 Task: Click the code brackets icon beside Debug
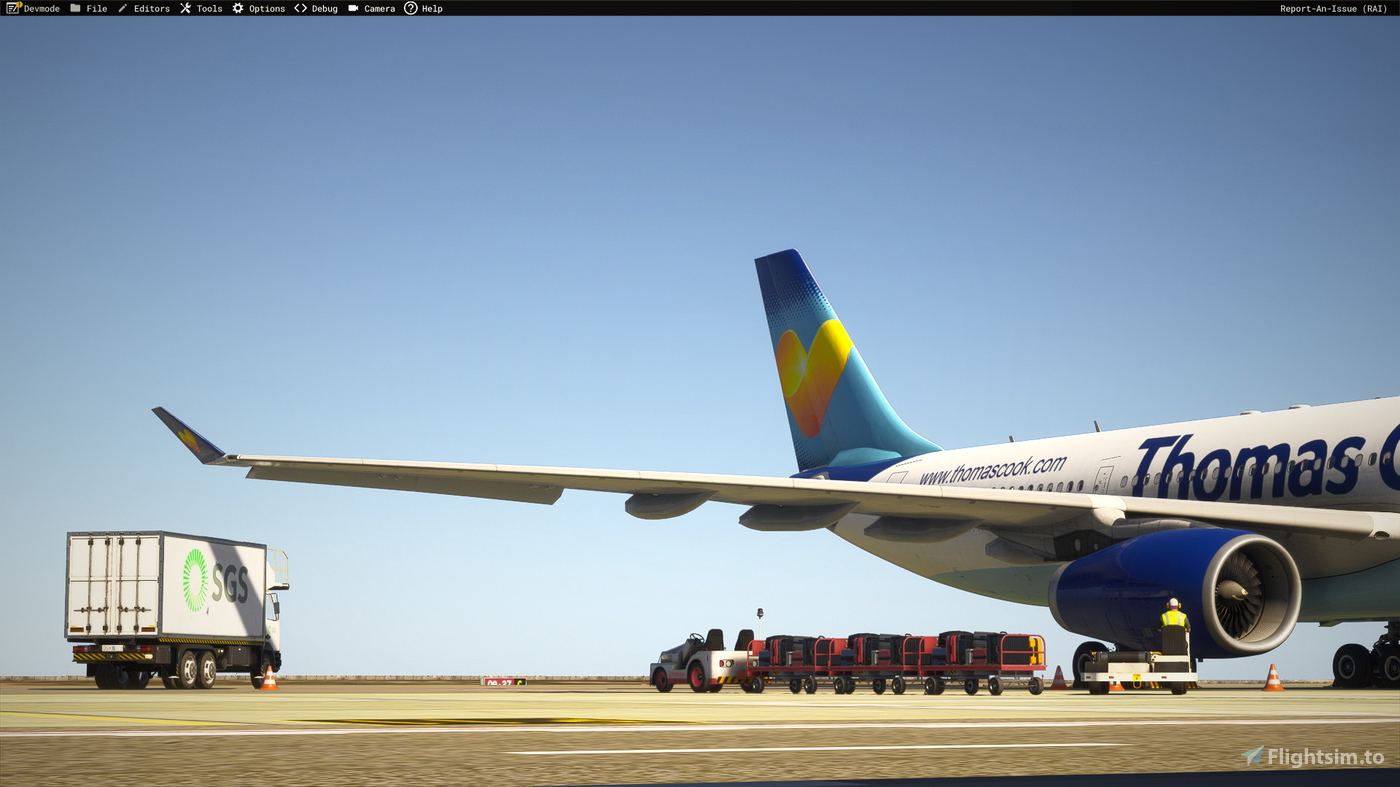coord(300,8)
